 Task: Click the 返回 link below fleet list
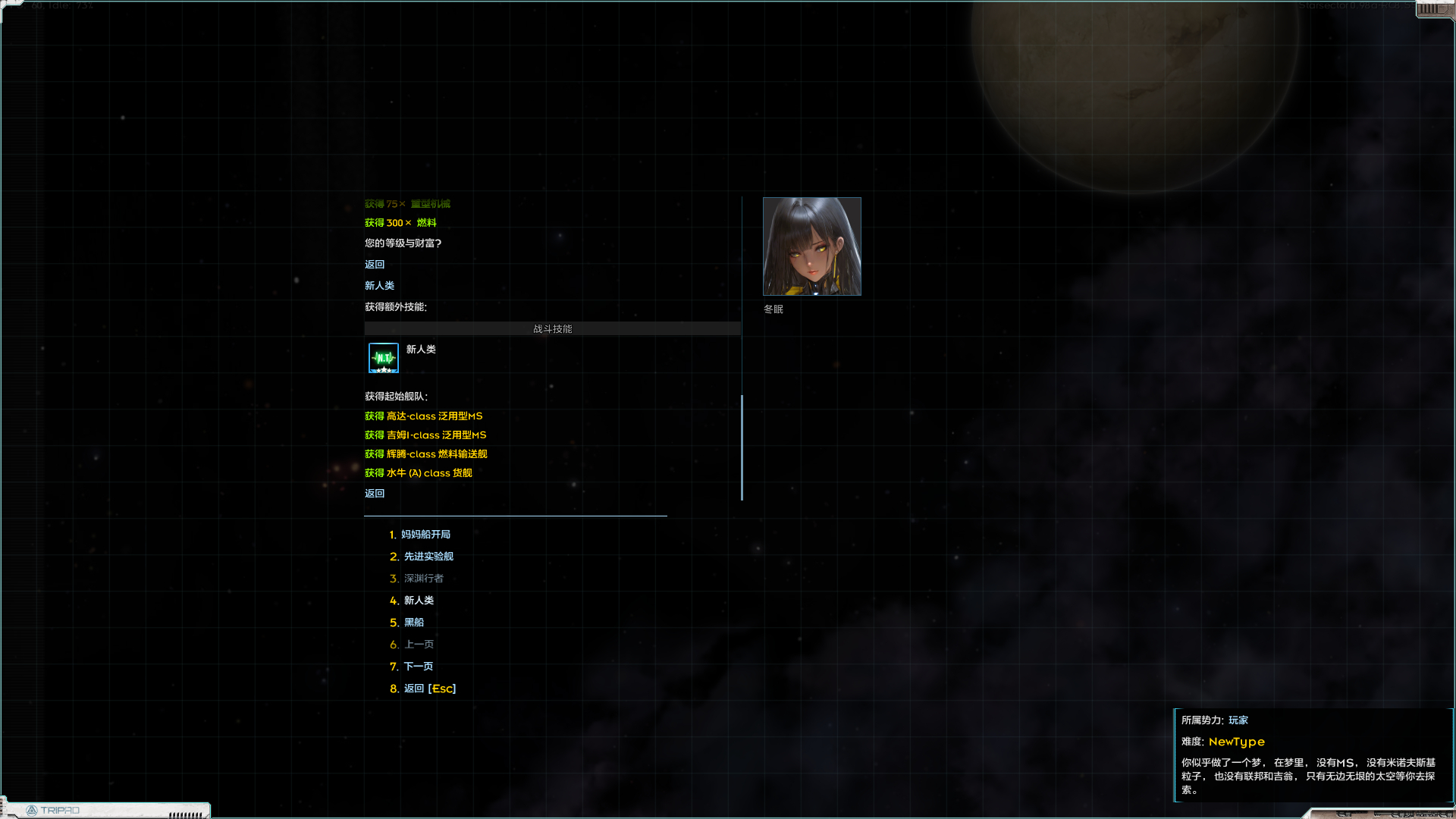coord(374,492)
